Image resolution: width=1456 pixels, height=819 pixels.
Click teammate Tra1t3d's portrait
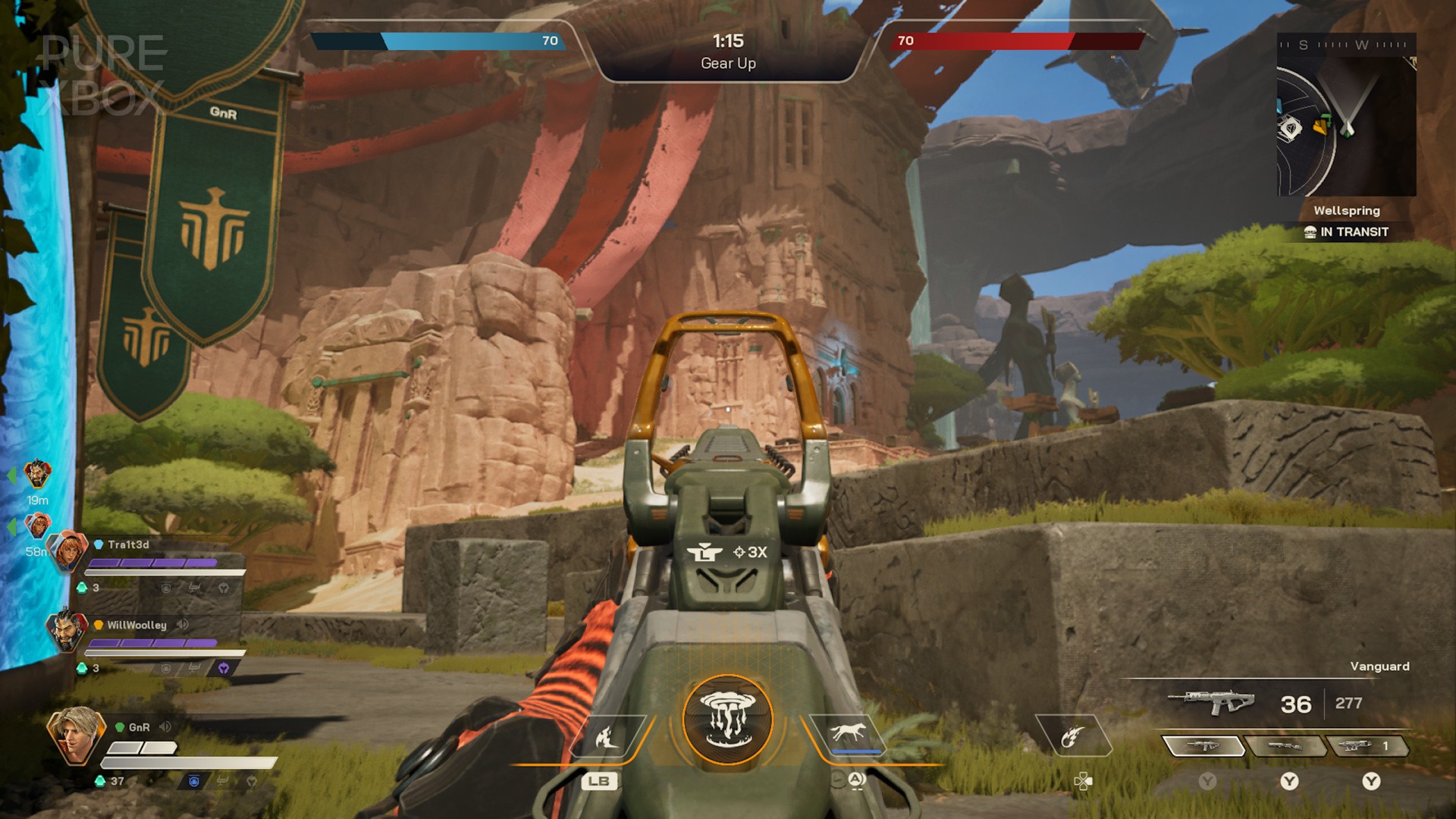68,551
